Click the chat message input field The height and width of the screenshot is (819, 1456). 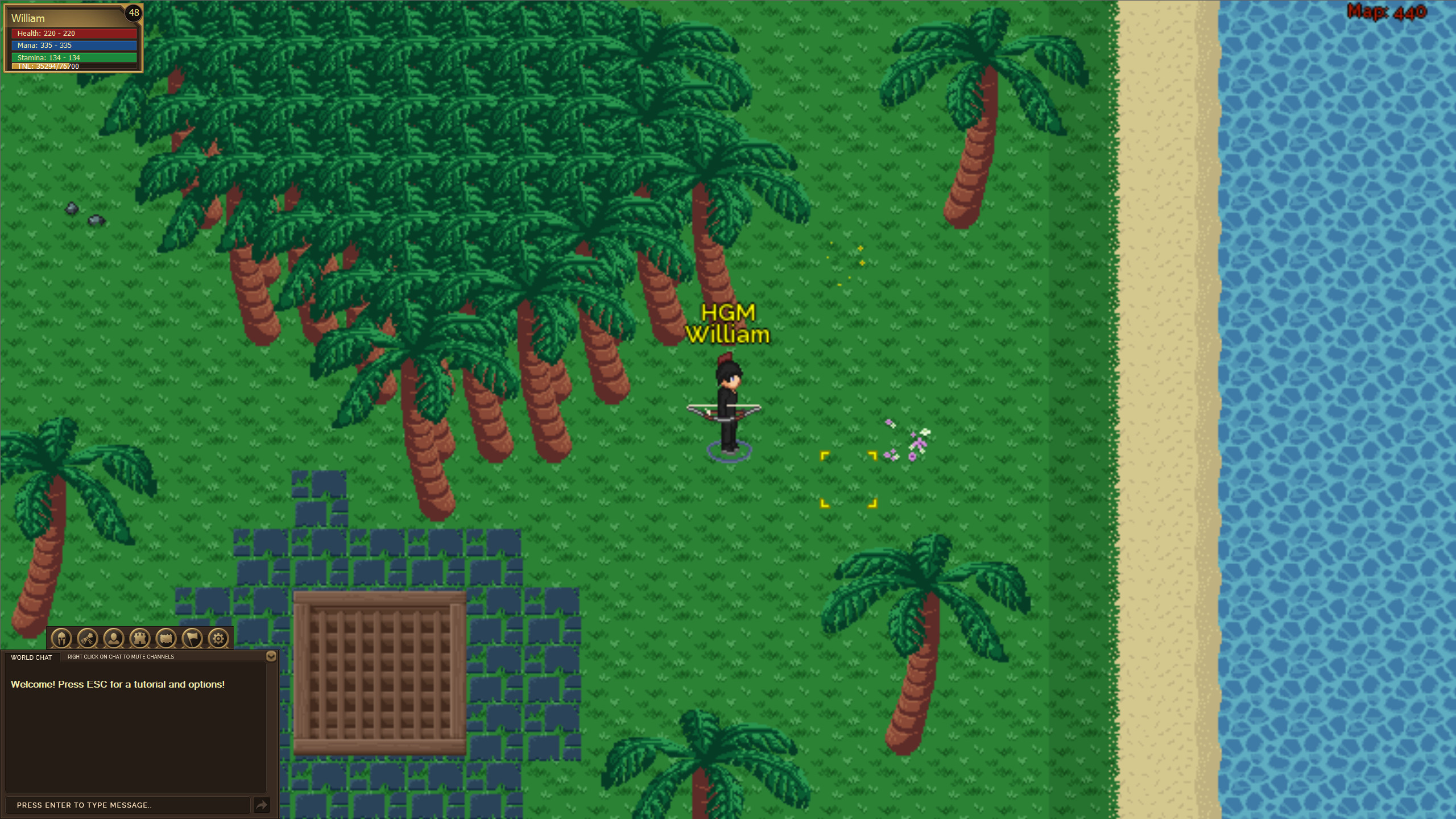click(128, 805)
